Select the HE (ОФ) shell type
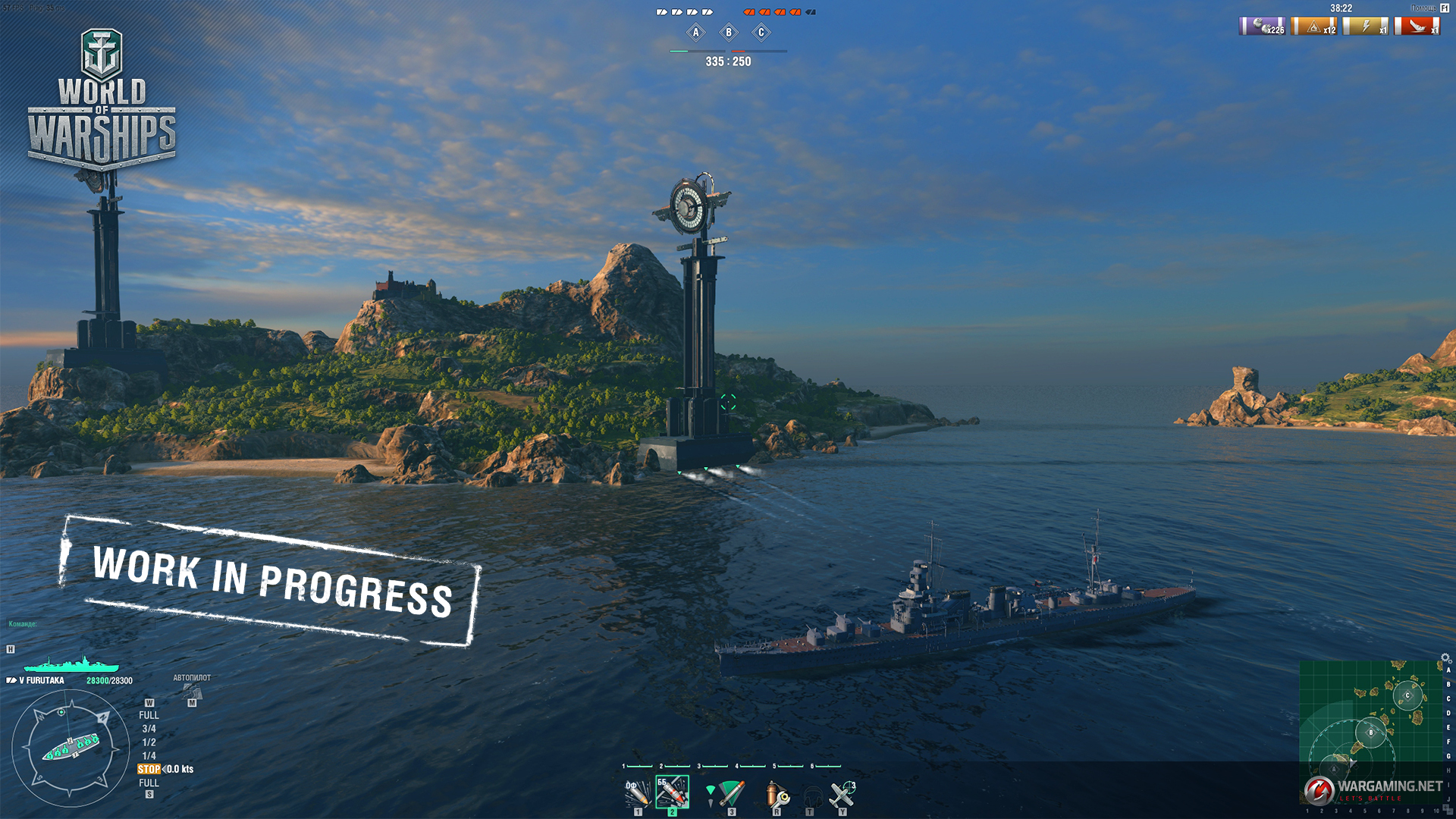Viewport: 1456px width, 819px height. point(637,793)
